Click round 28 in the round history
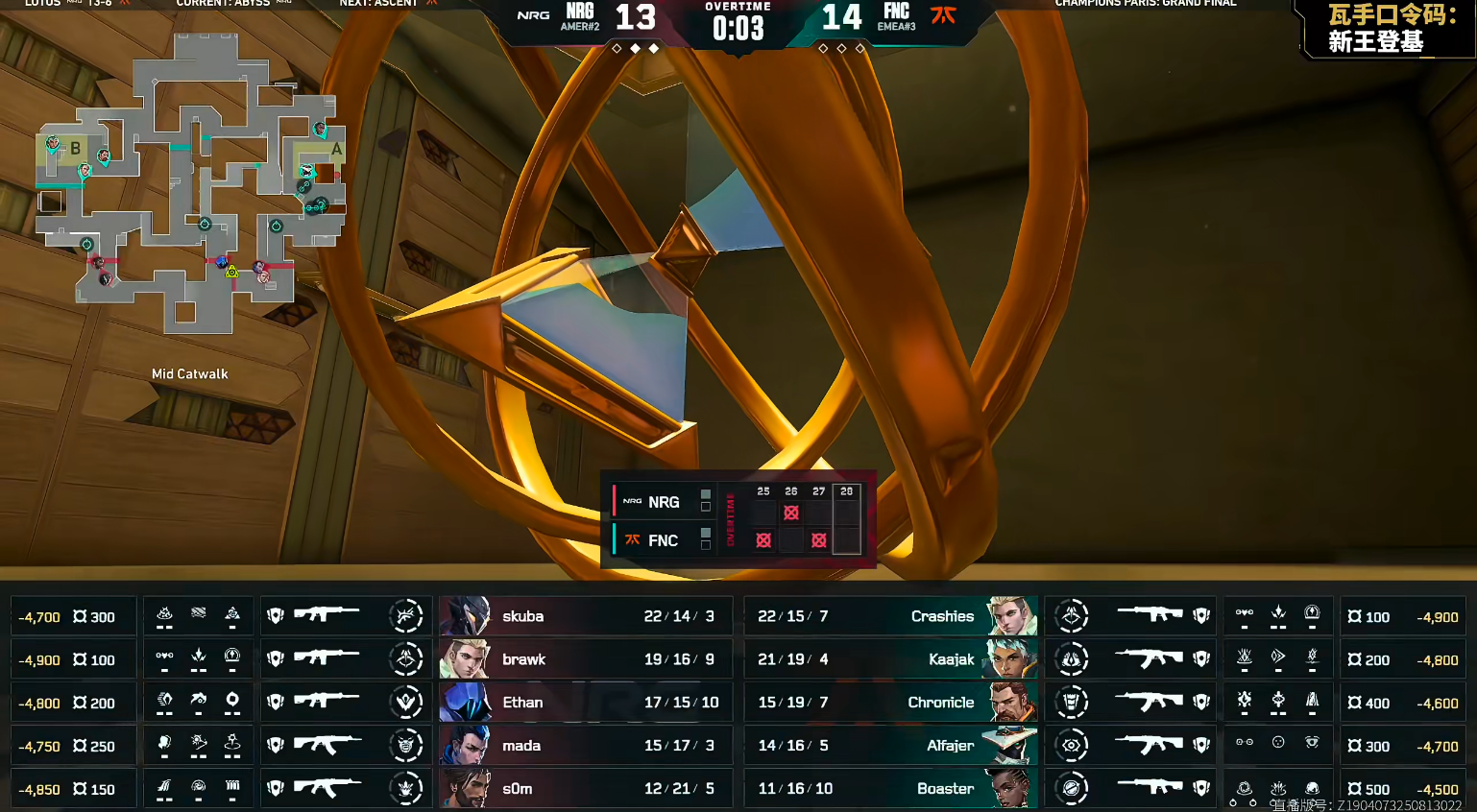Screen dimensions: 1477x812 846,491
